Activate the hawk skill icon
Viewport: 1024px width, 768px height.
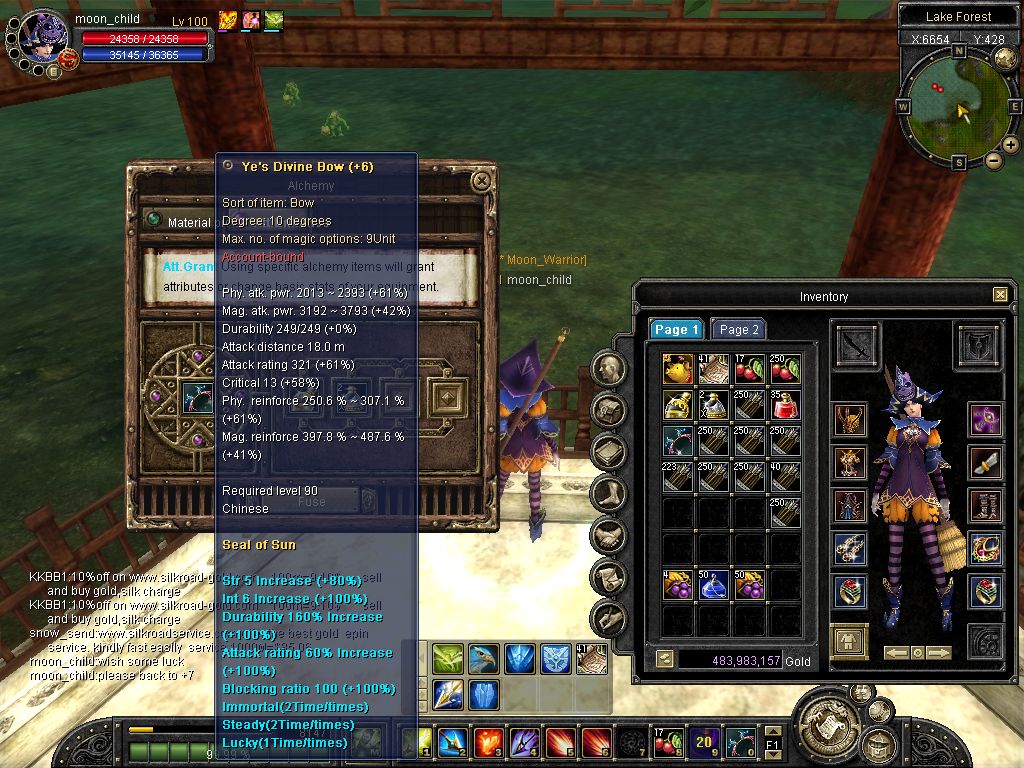484,658
